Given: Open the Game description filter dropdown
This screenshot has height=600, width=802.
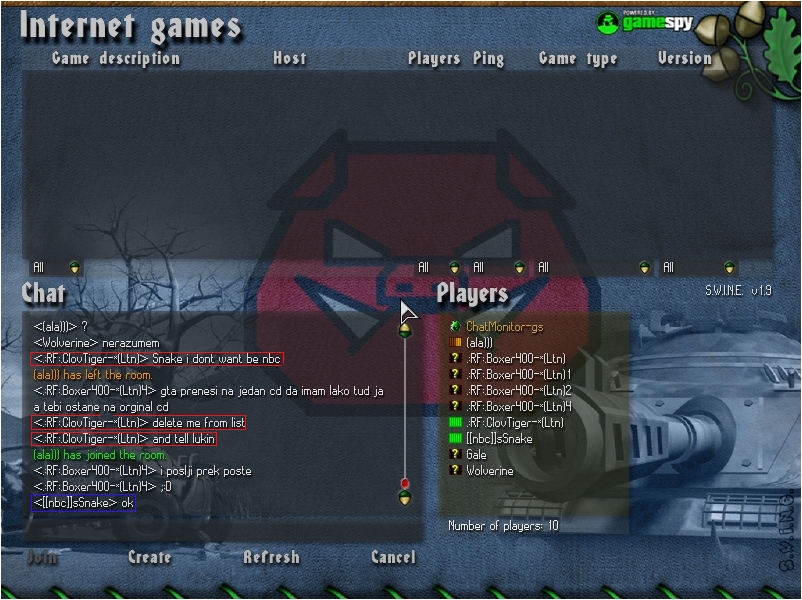Looking at the screenshot, I should [x=74, y=268].
